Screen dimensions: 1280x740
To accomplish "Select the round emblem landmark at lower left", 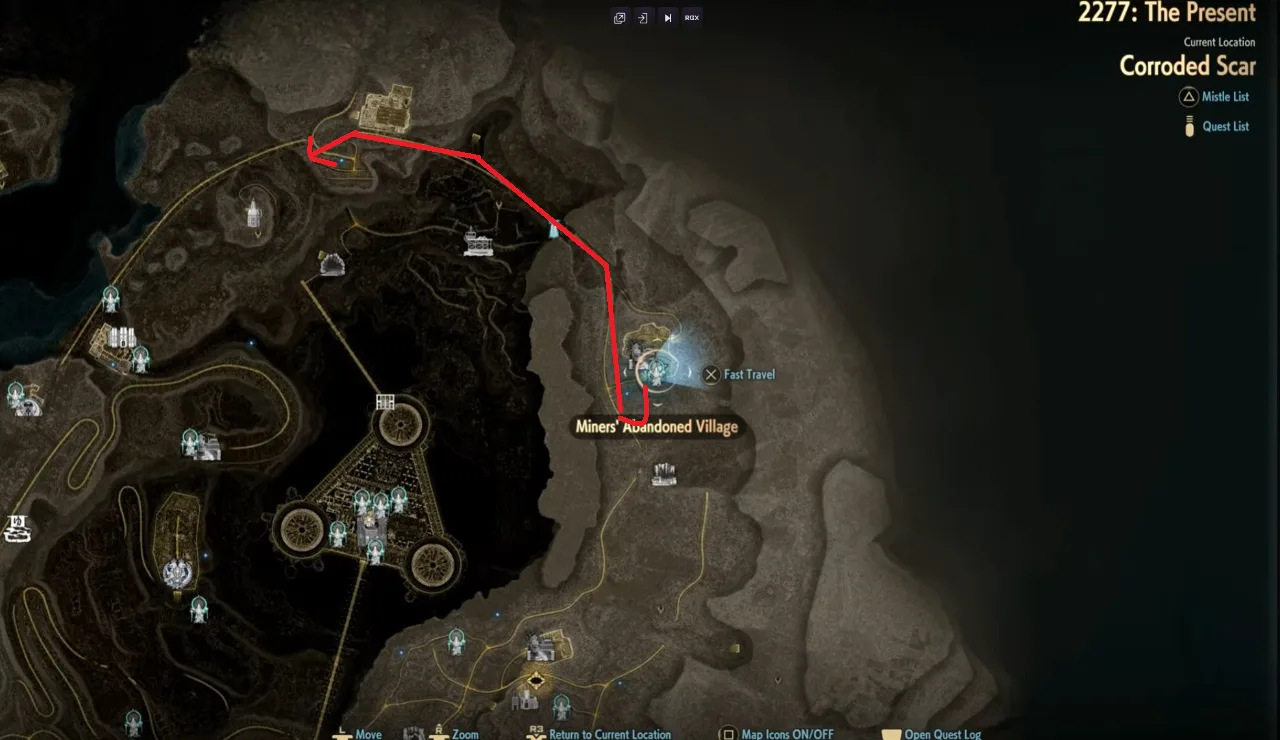I will 178,573.
